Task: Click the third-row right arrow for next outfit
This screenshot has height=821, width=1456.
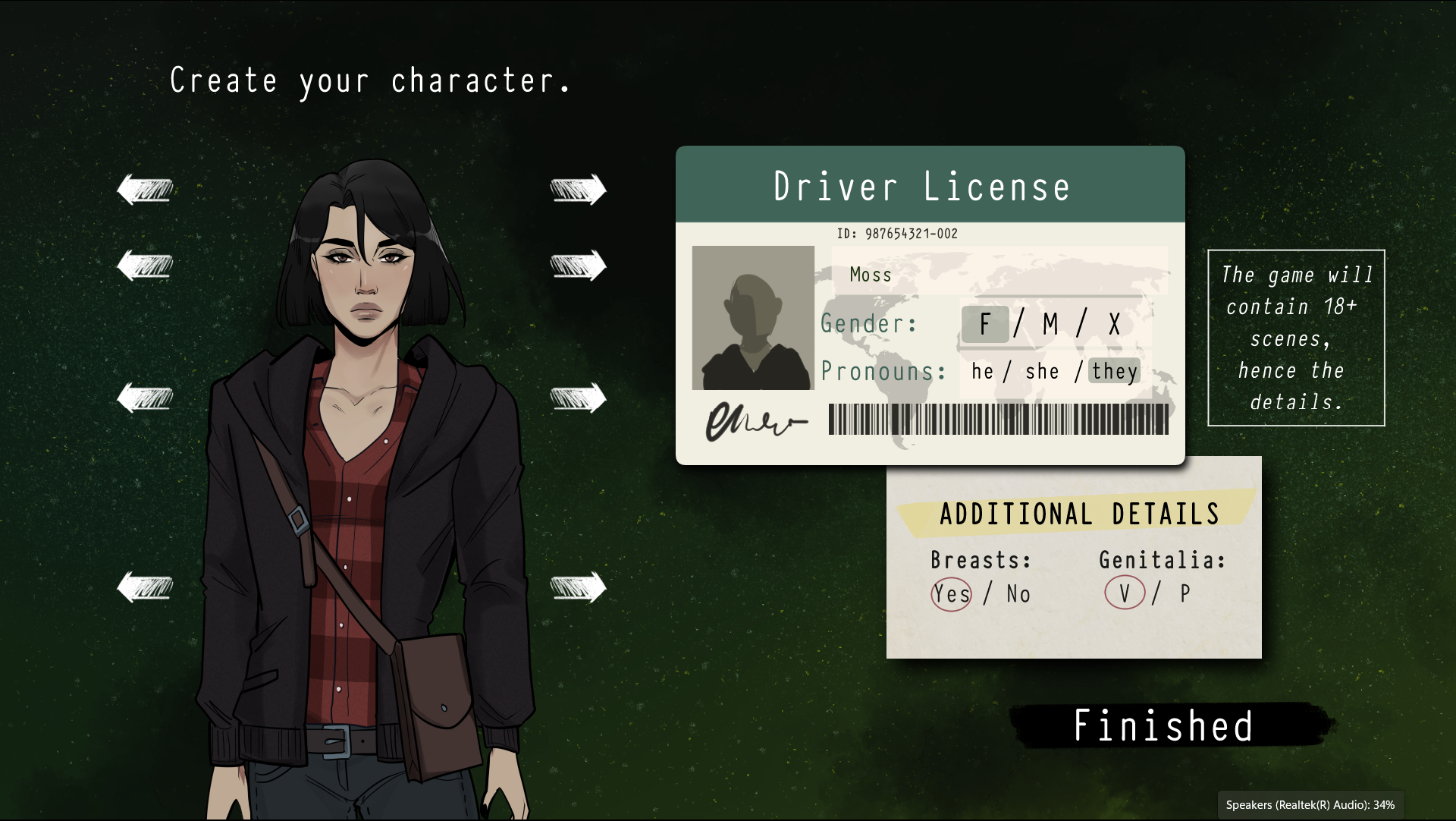Action: [x=579, y=395]
